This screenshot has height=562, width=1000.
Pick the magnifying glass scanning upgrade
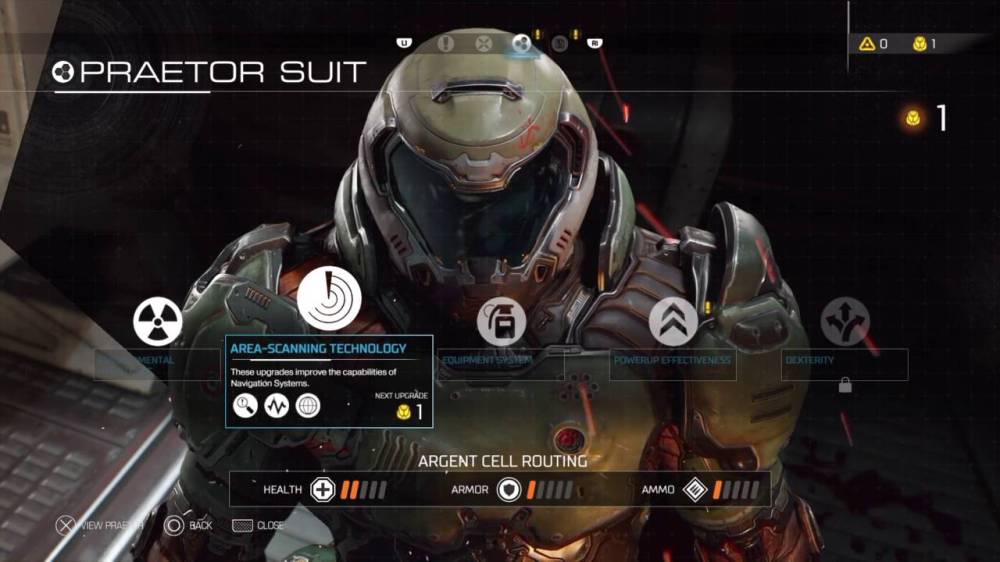pos(245,406)
